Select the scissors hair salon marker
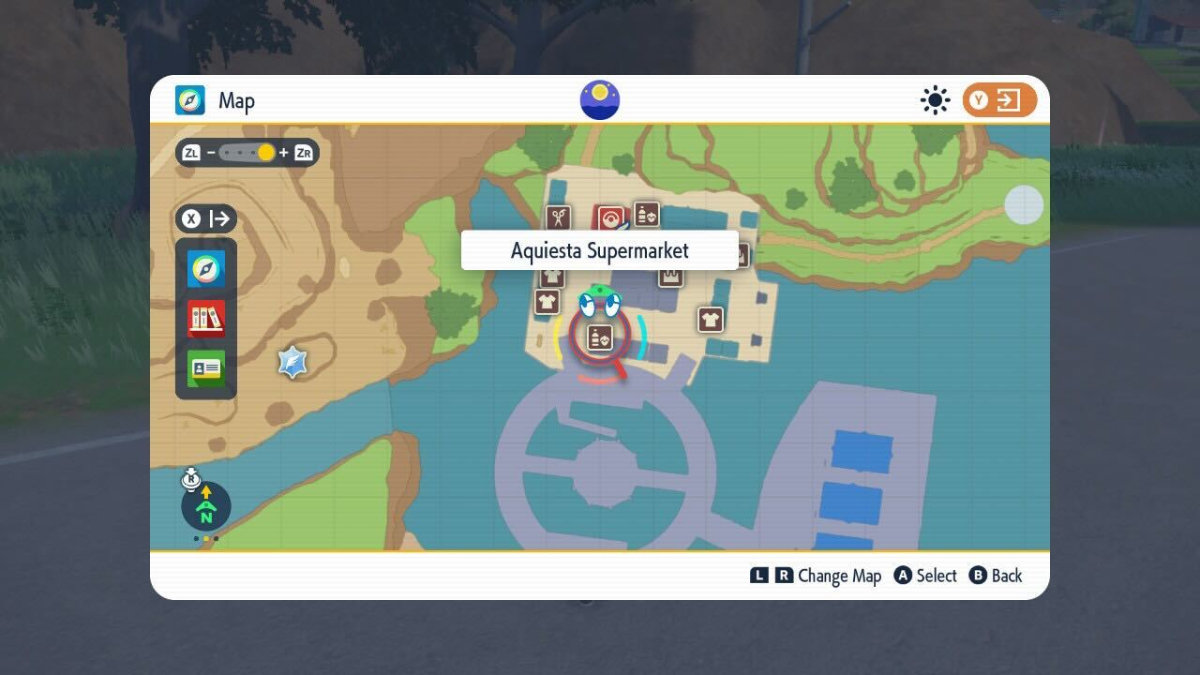The image size is (1200, 675). (x=558, y=216)
